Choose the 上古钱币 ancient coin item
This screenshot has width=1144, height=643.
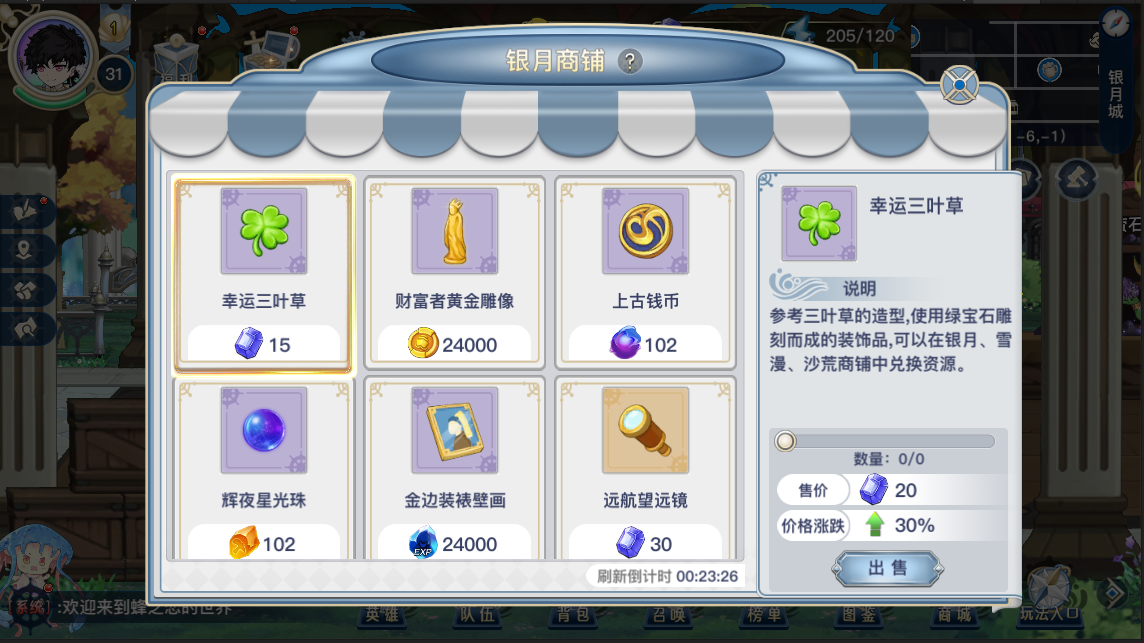(645, 273)
